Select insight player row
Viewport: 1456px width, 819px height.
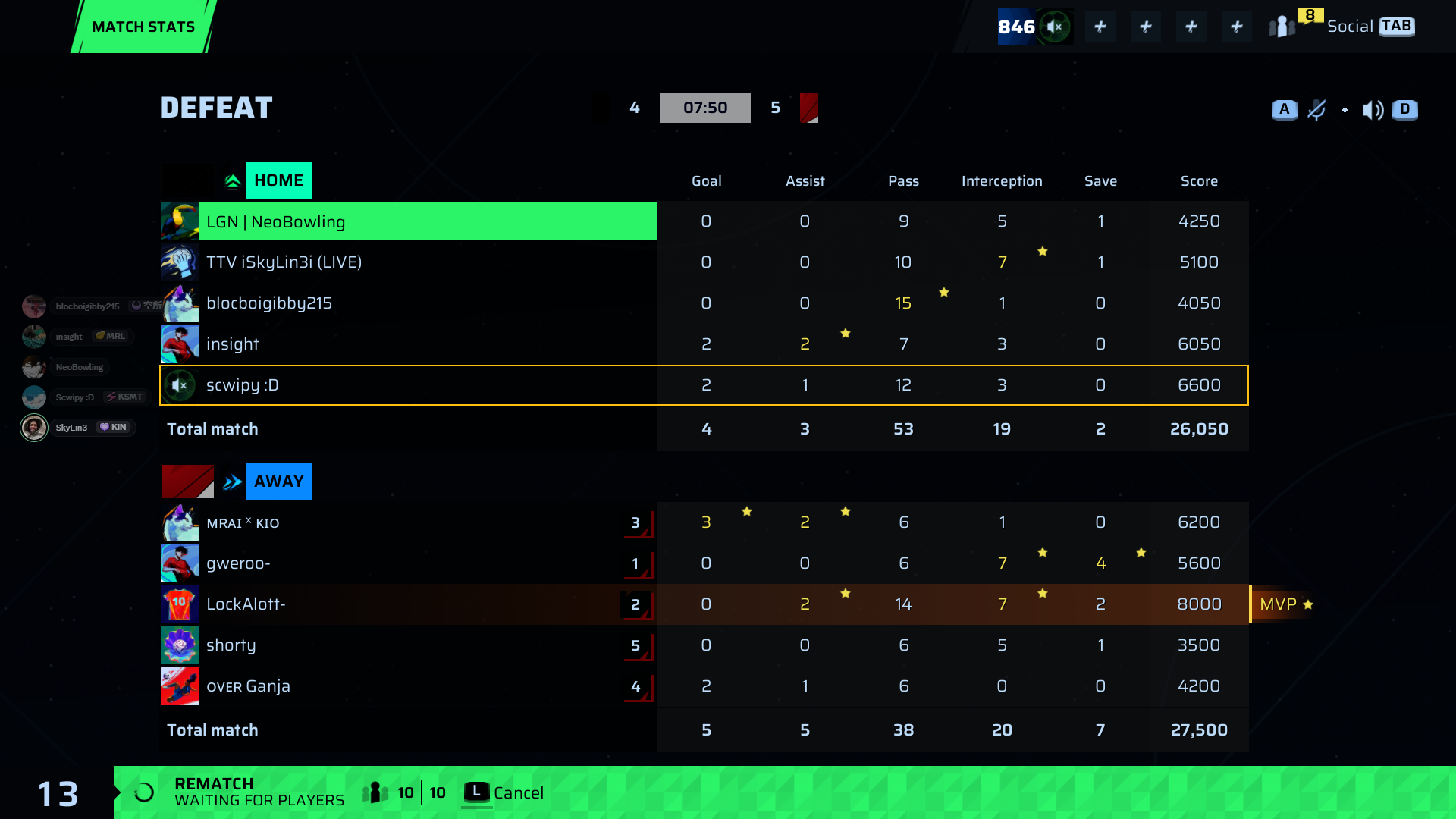[409, 344]
